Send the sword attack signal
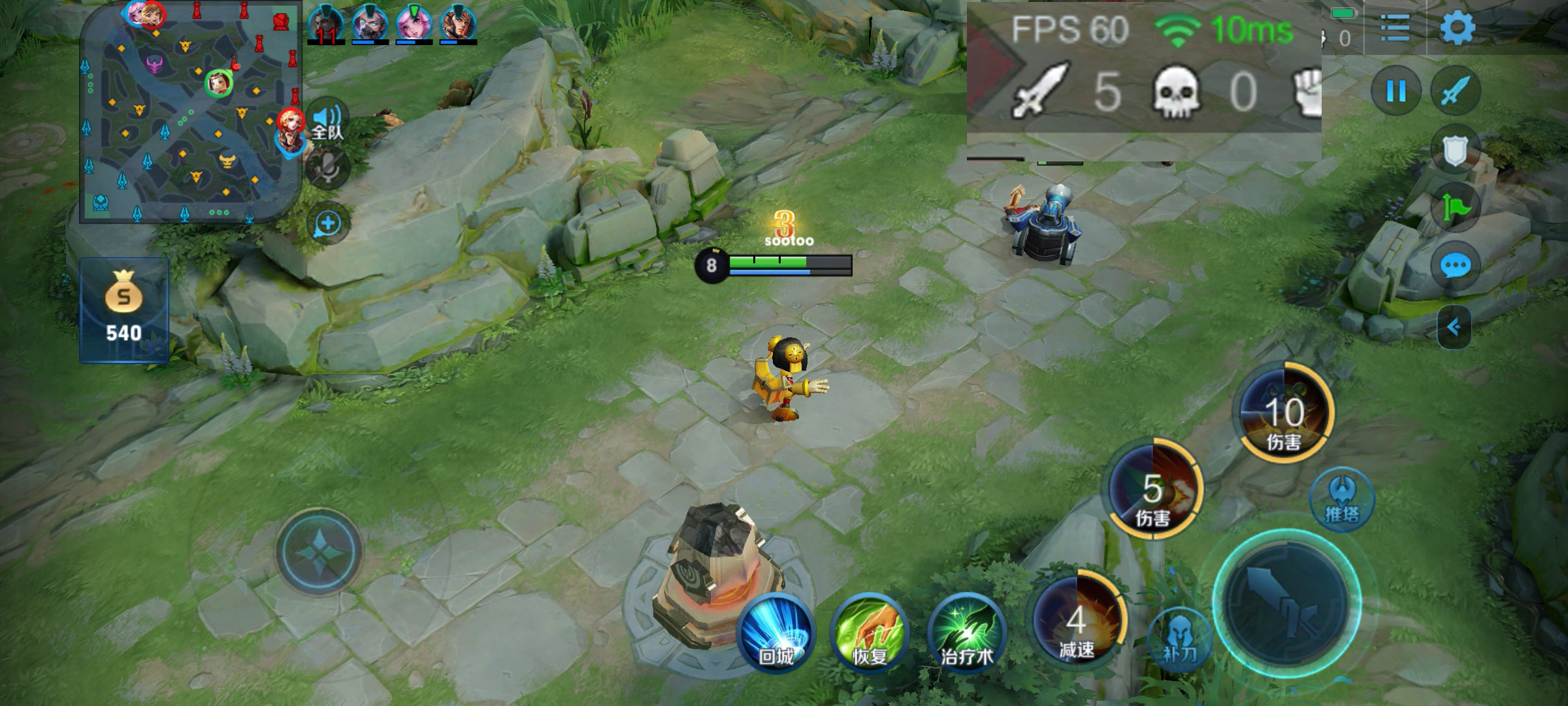The image size is (1568, 706). point(1455,92)
